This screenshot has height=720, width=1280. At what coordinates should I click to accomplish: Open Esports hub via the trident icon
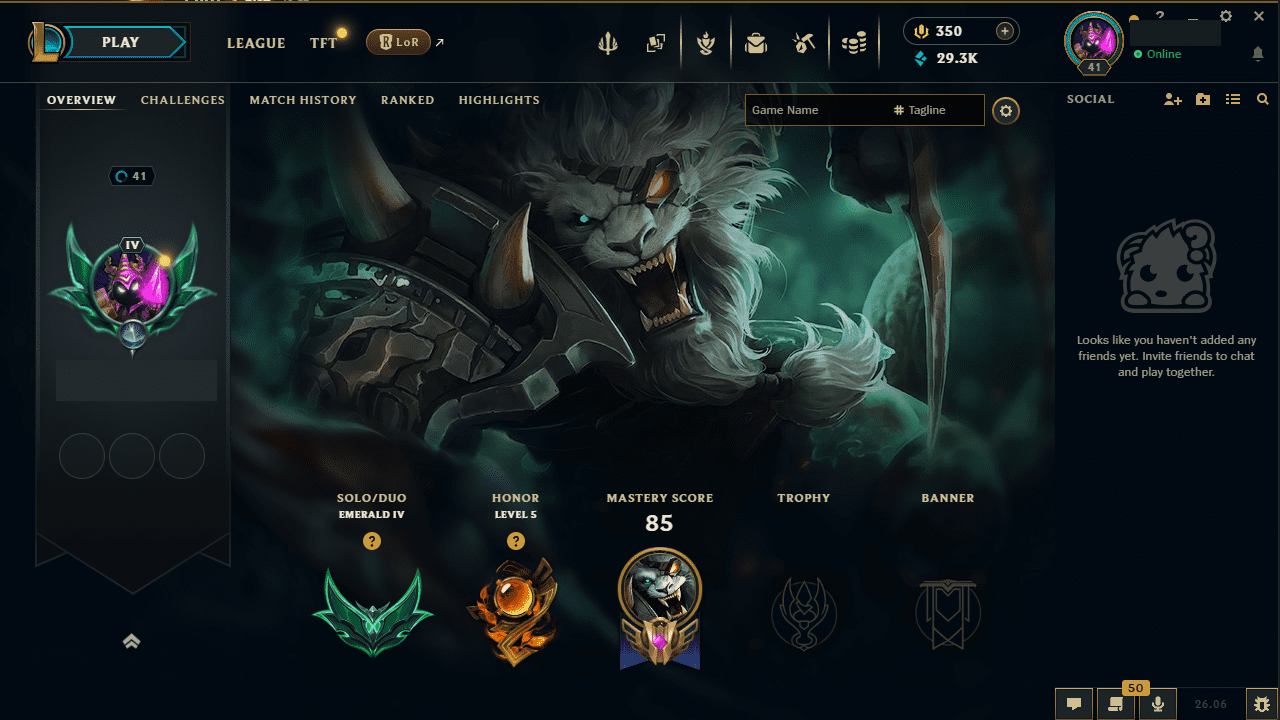coord(608,42)
